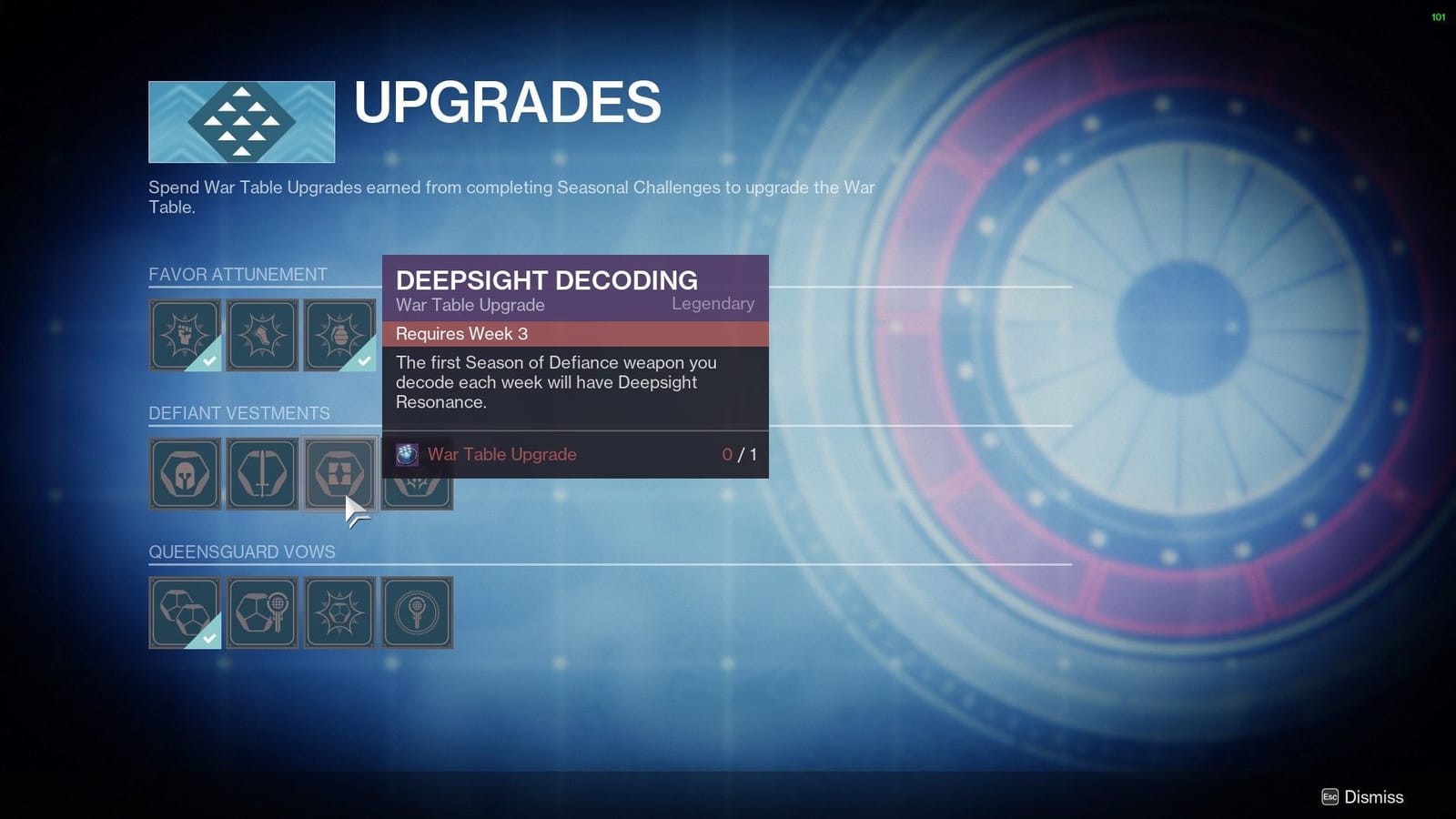This screenshot has height=819, width=1456.
Task: Click the engram-and-key upgrade in Queensguard Vows
Action: point(262,612)
